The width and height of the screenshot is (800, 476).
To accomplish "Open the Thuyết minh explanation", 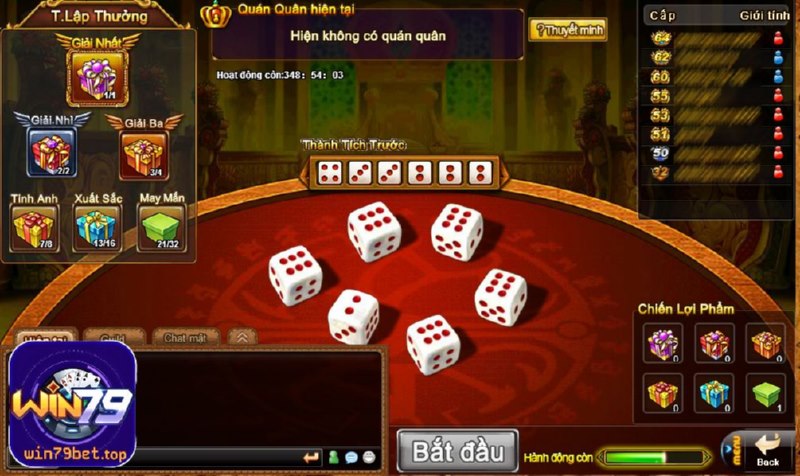I will (x=567, y=31).
